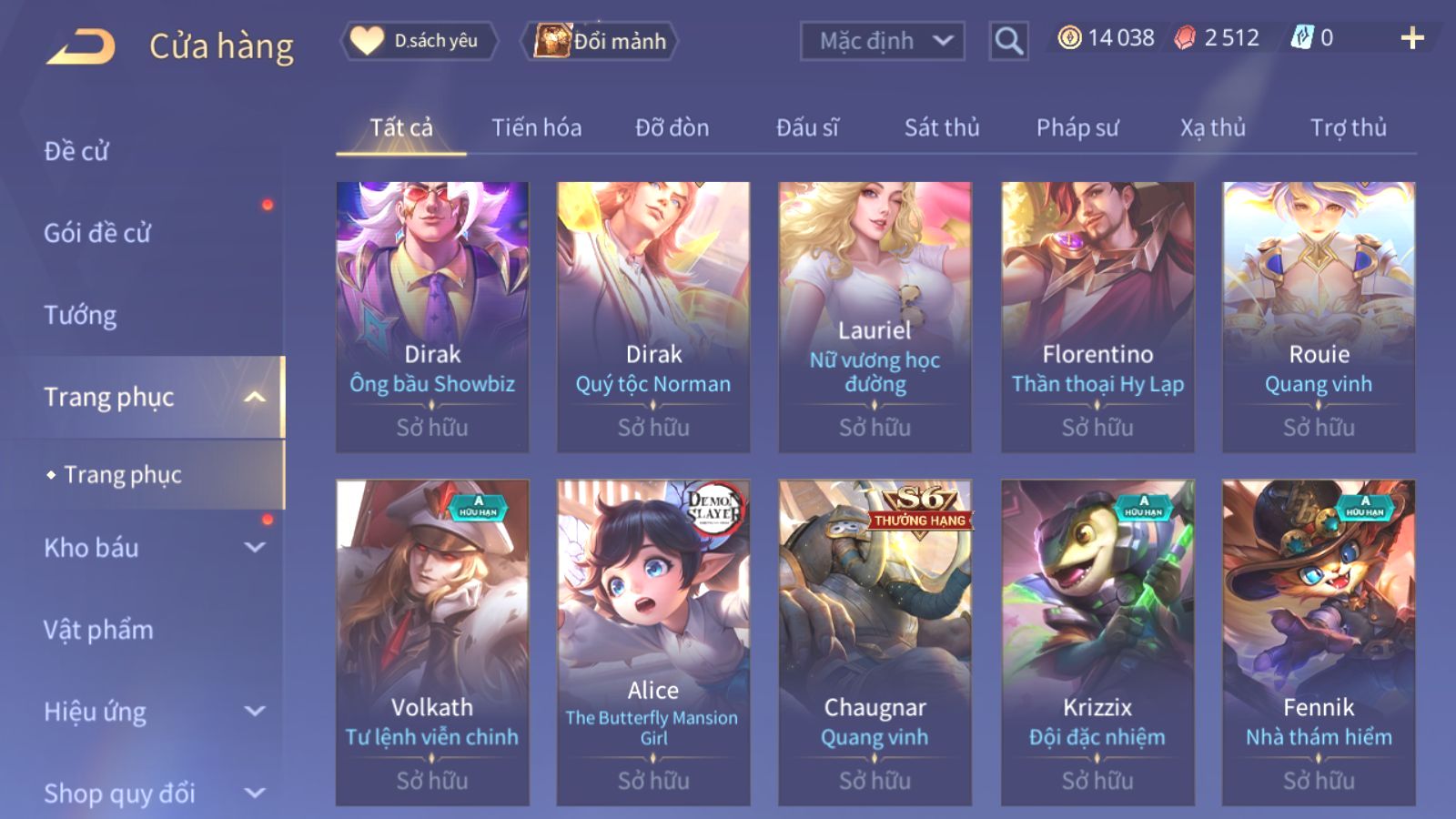
Task: Switch to the Tiến hóa tab
Action: [536, 127]
